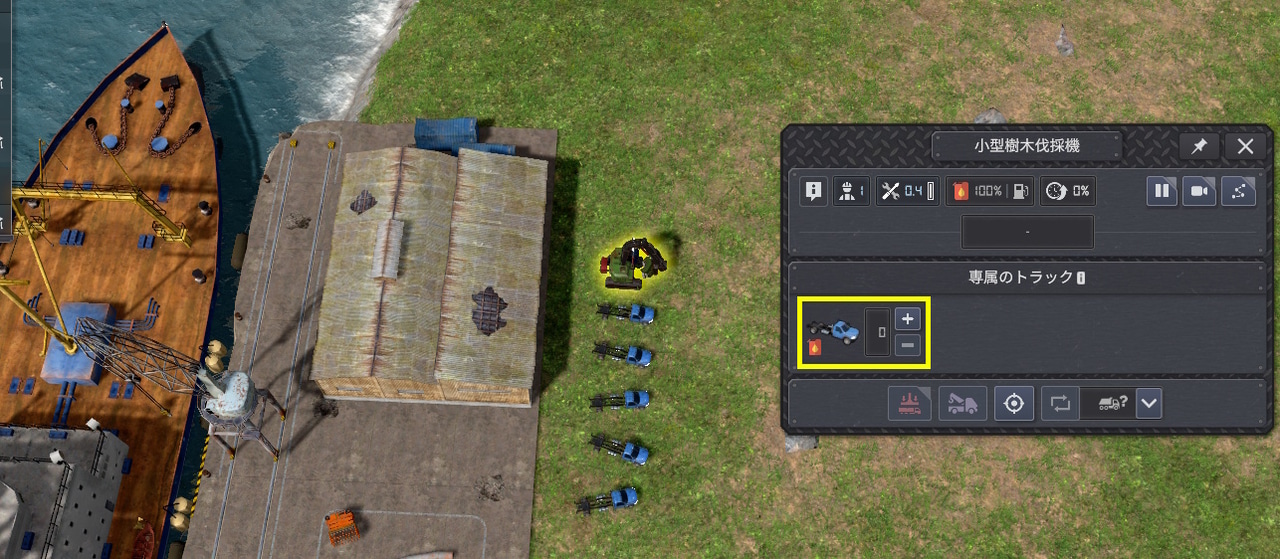The height and width of the screenshot is (559, 1280).
Task: Click the connected nodes icon button
Action: (x=1238, y=191)
